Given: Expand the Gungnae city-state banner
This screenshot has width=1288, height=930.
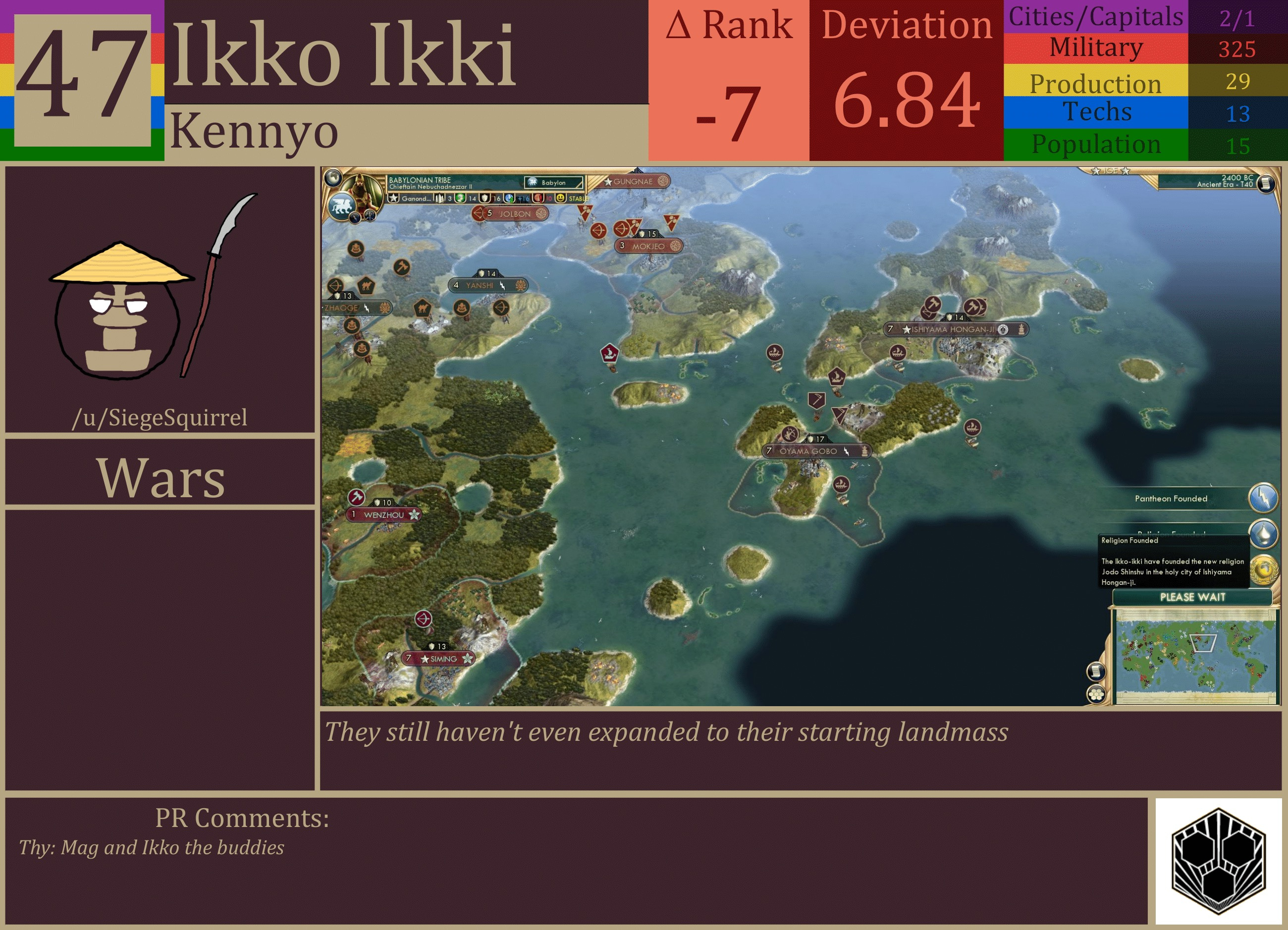Looking at the screenshot, I should (636, 183).
